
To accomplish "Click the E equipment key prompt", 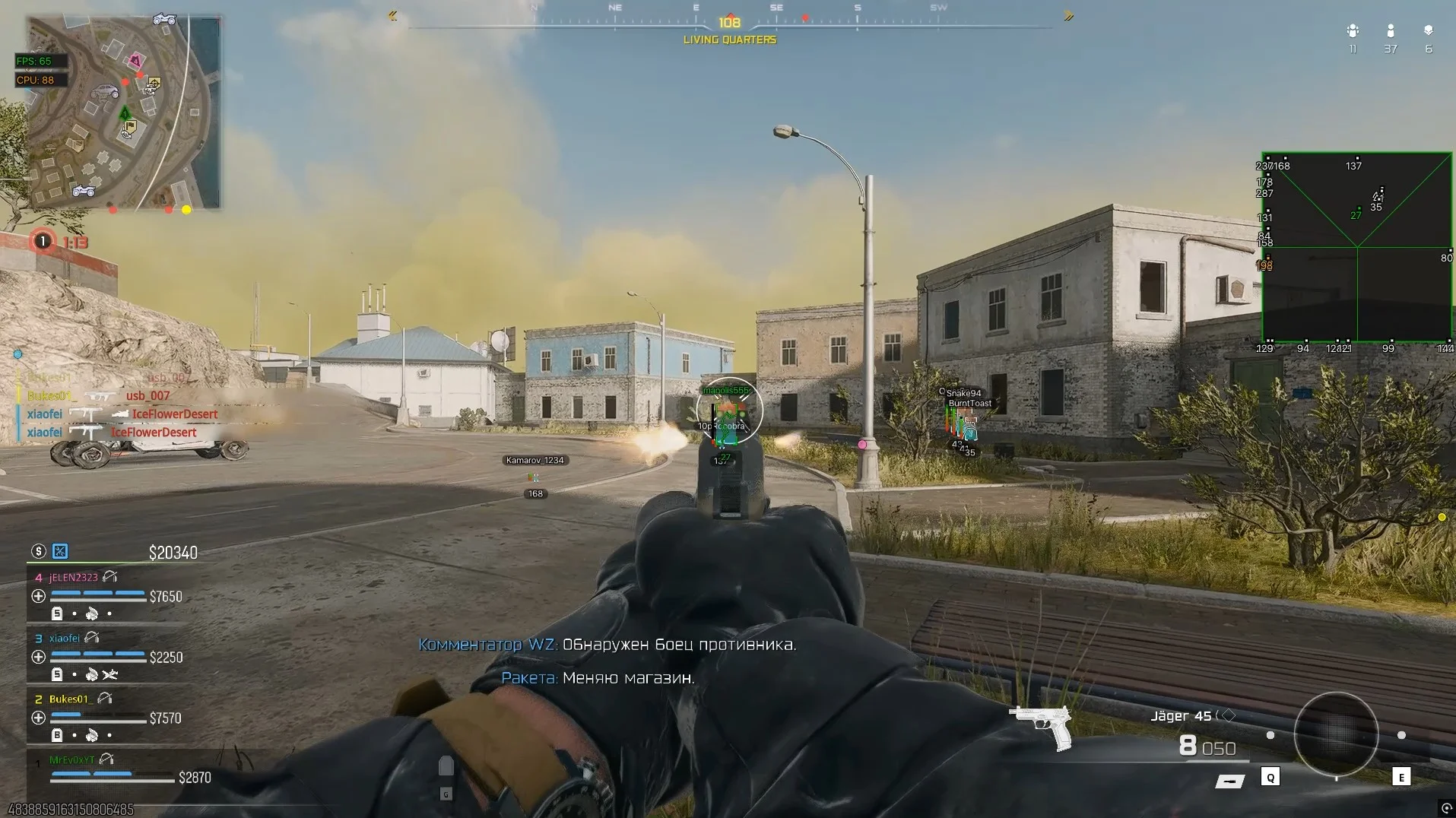I will 1401,778.
